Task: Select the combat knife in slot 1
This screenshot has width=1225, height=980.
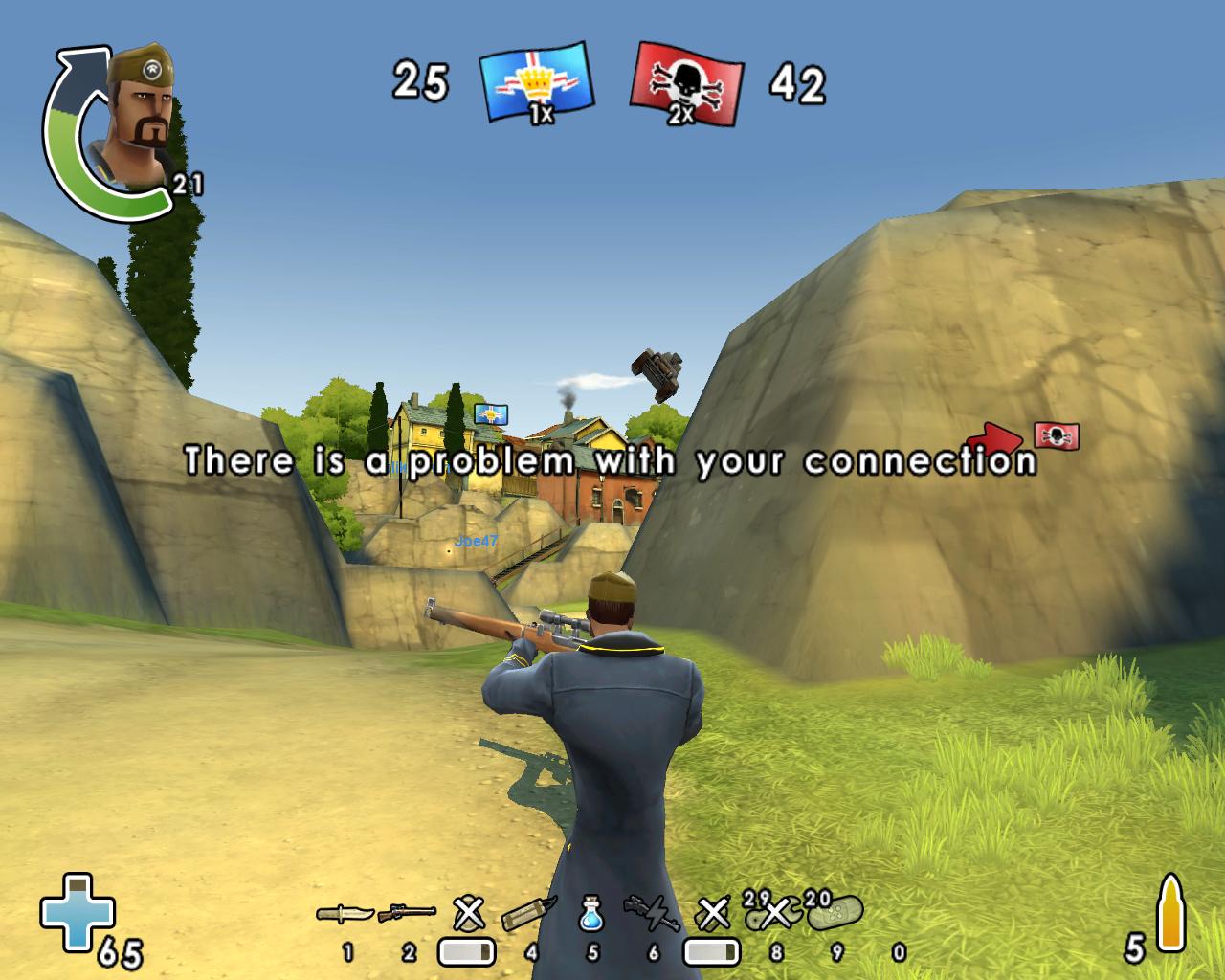Action: pyautogui.click(x=345, y=913)
